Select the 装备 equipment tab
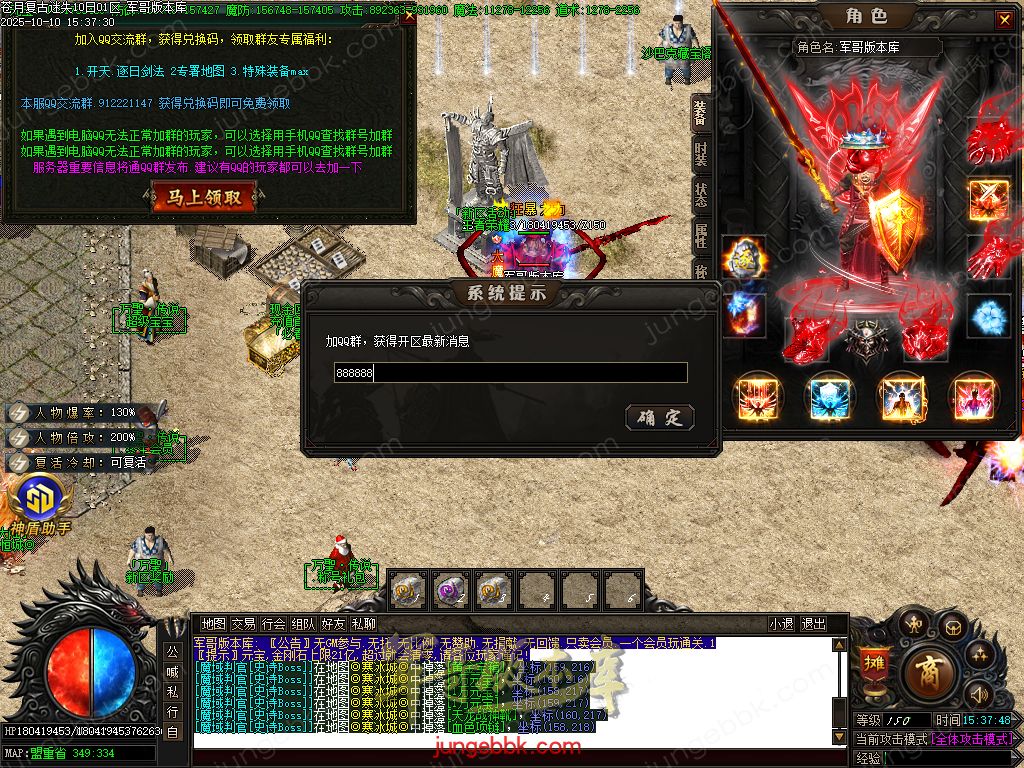Screen dimensions: 1024x768 coord(701,113)
